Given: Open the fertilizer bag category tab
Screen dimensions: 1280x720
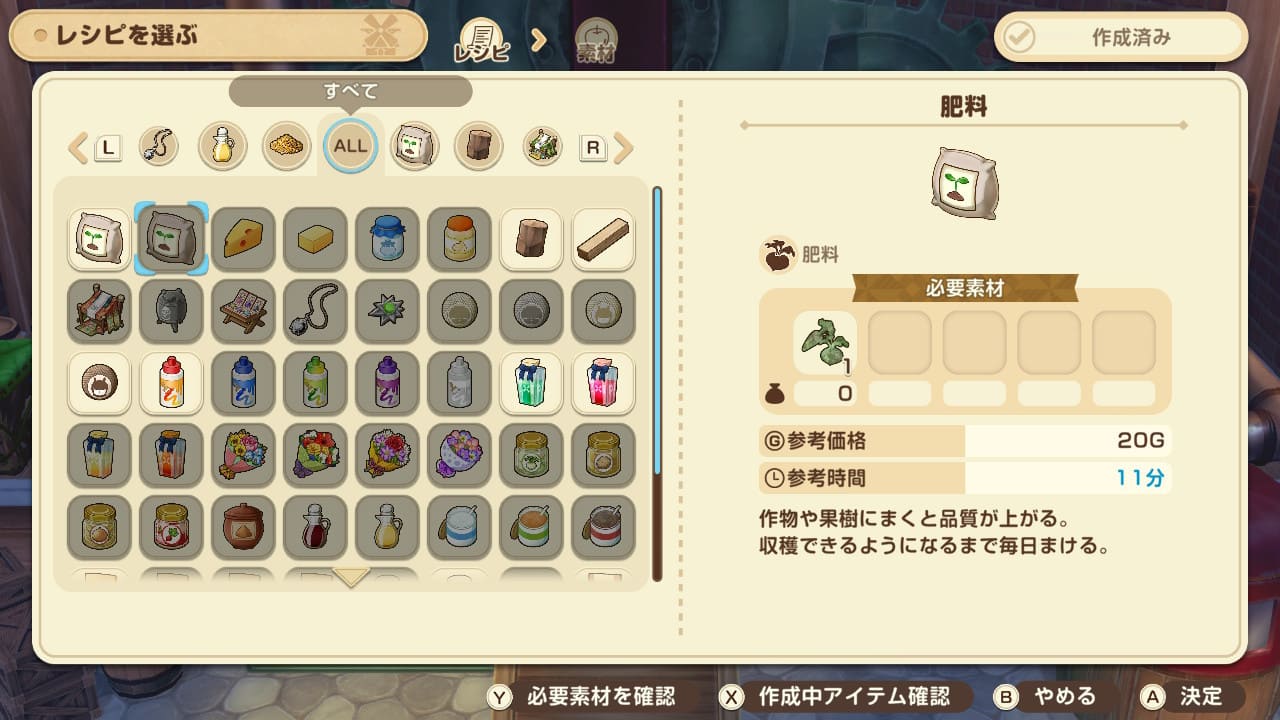Looking at the screenshot, I should click(414, 147).
